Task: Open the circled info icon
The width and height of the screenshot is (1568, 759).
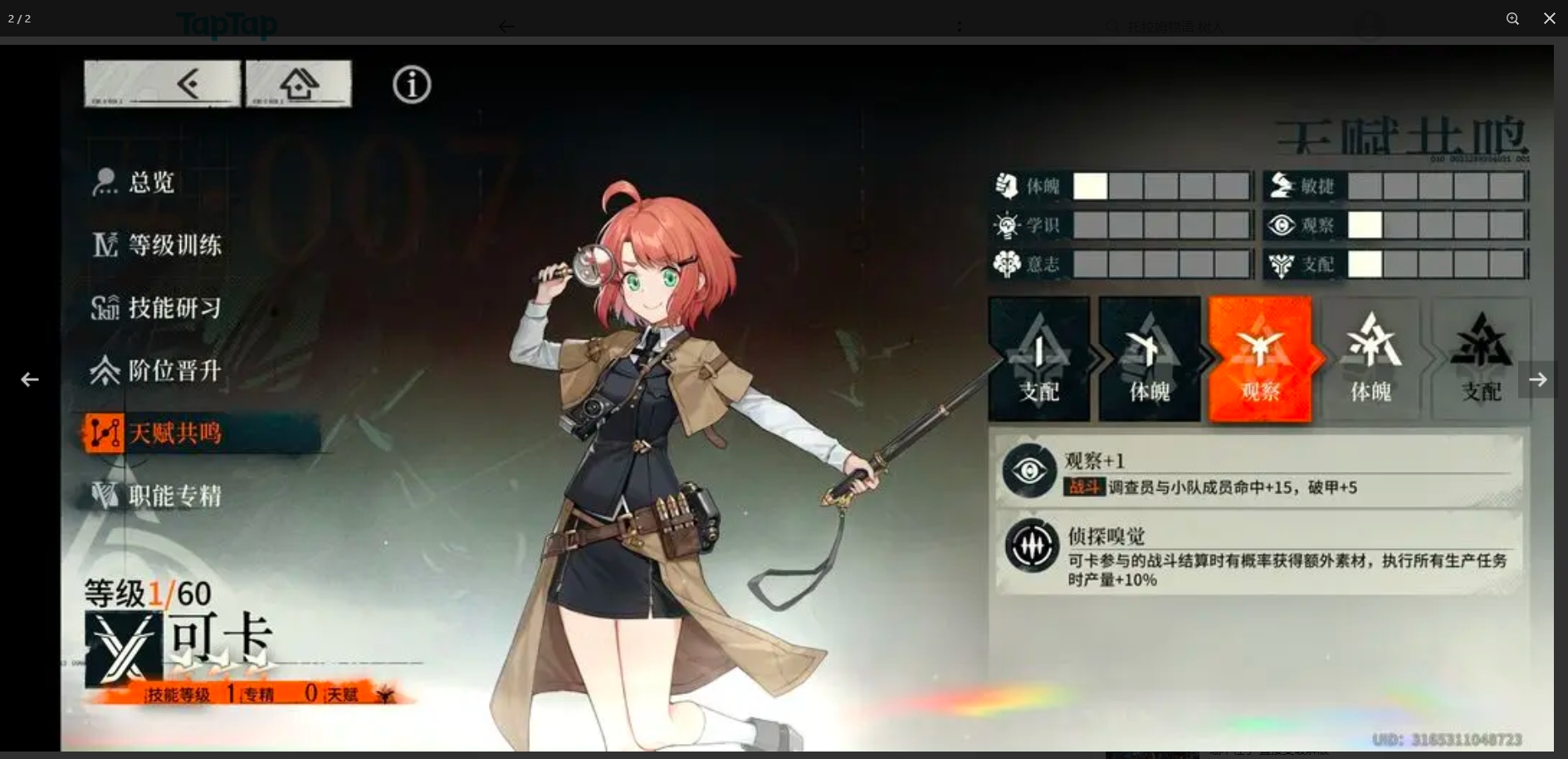Action: [x=412, y=85]
